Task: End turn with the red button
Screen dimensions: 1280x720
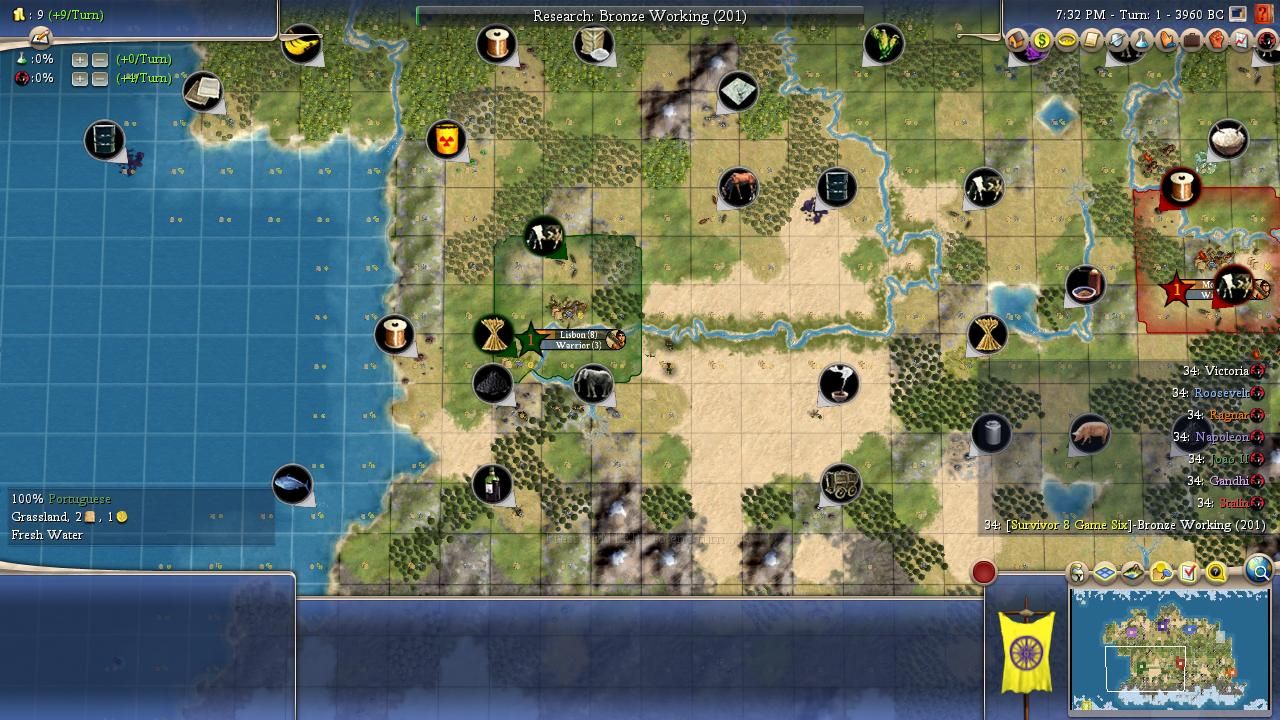Action: [x=984, y=572]
